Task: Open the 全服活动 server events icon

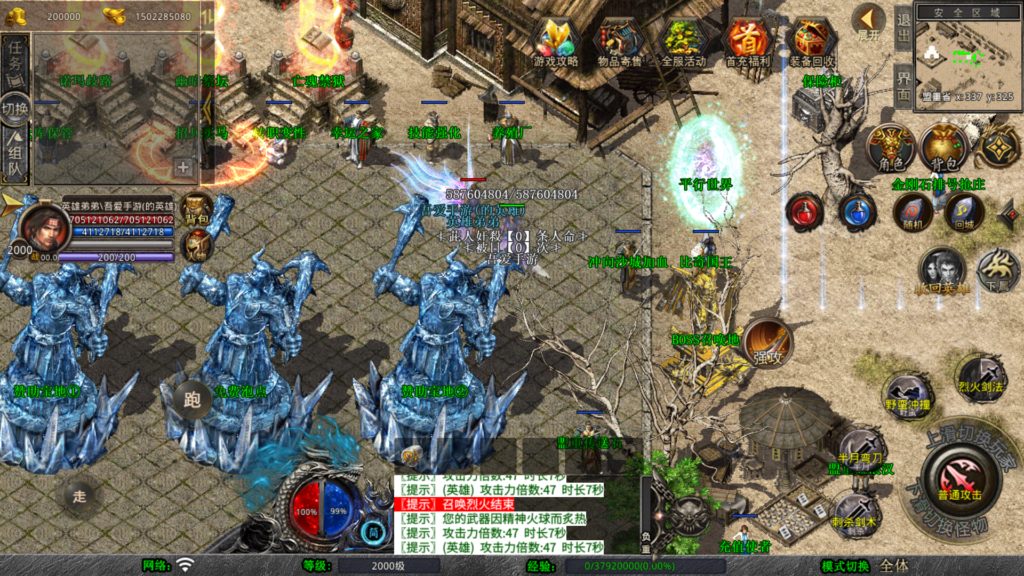Action: [684, 40]
